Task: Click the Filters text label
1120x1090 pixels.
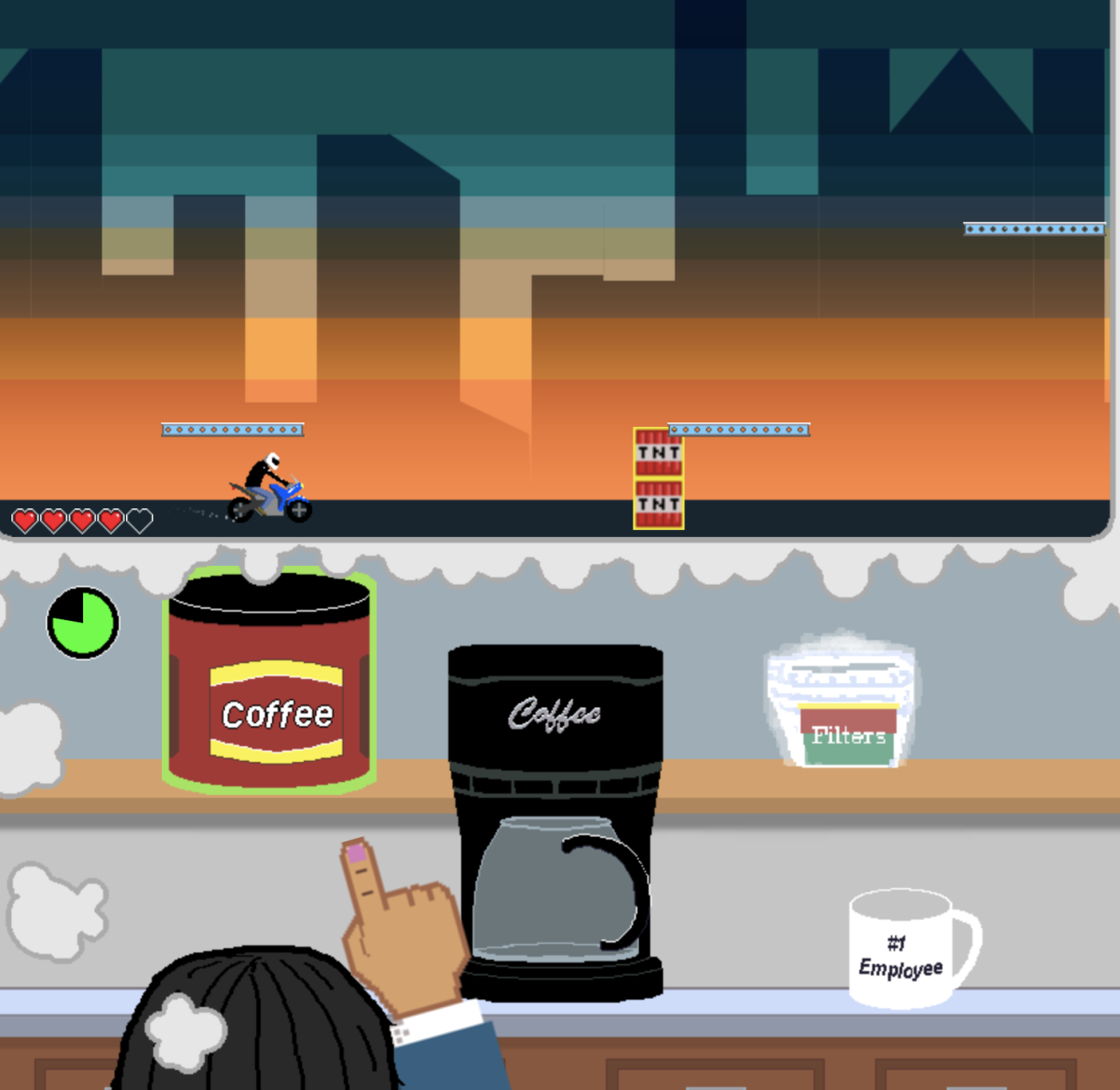Action: [x=847, y=736]
